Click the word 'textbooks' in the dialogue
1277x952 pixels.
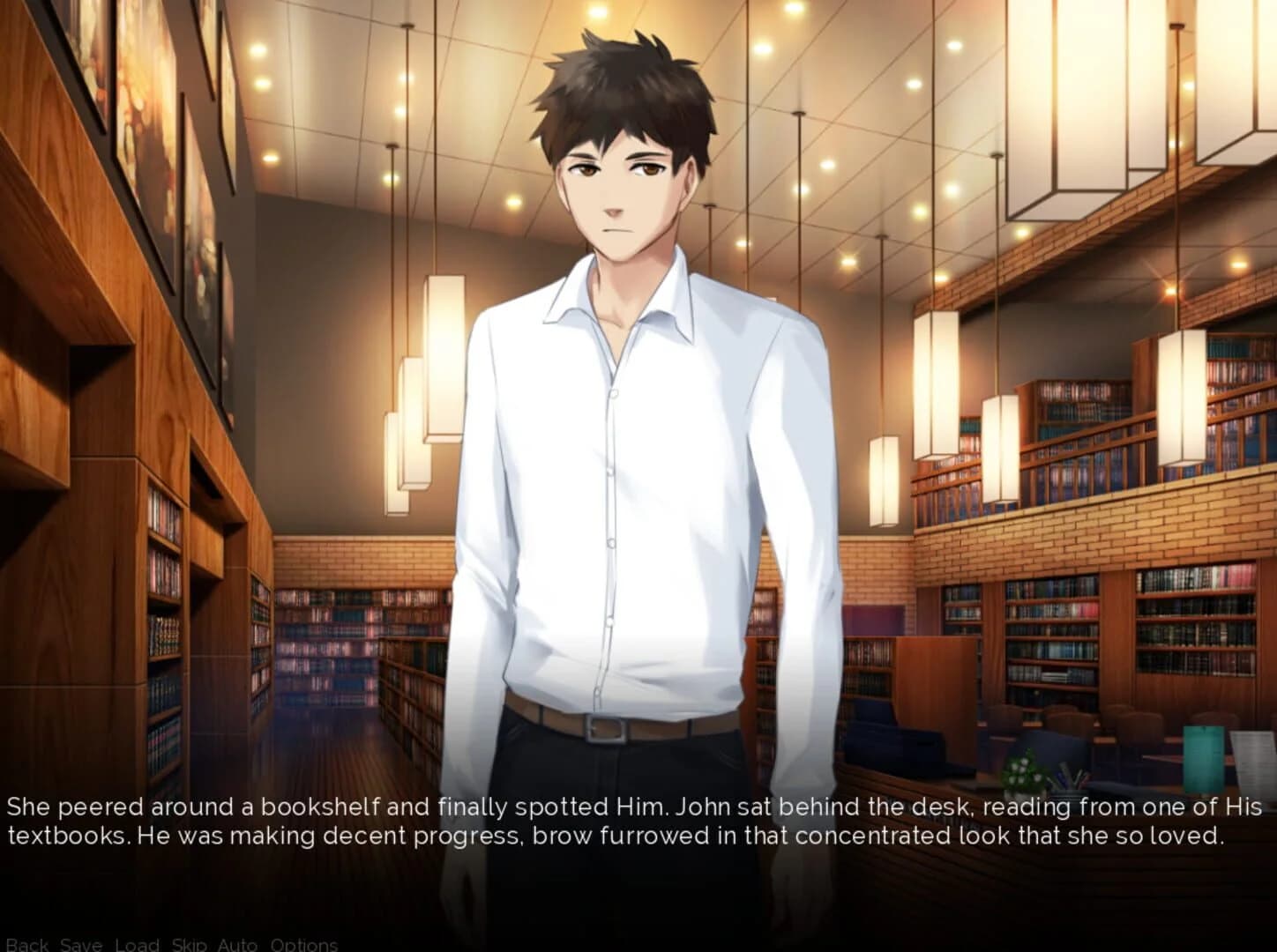pos(71,835)
